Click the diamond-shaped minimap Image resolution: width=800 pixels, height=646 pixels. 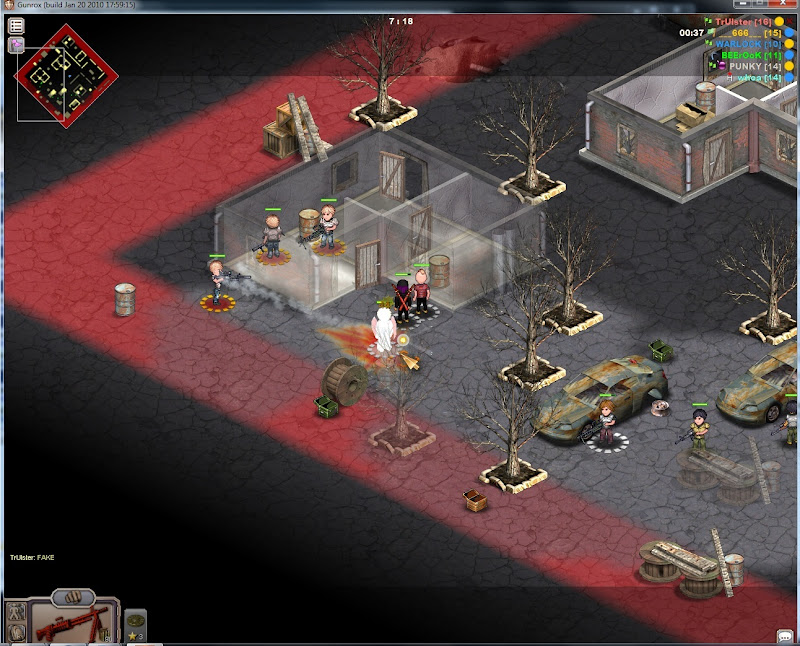pos(65,68)
